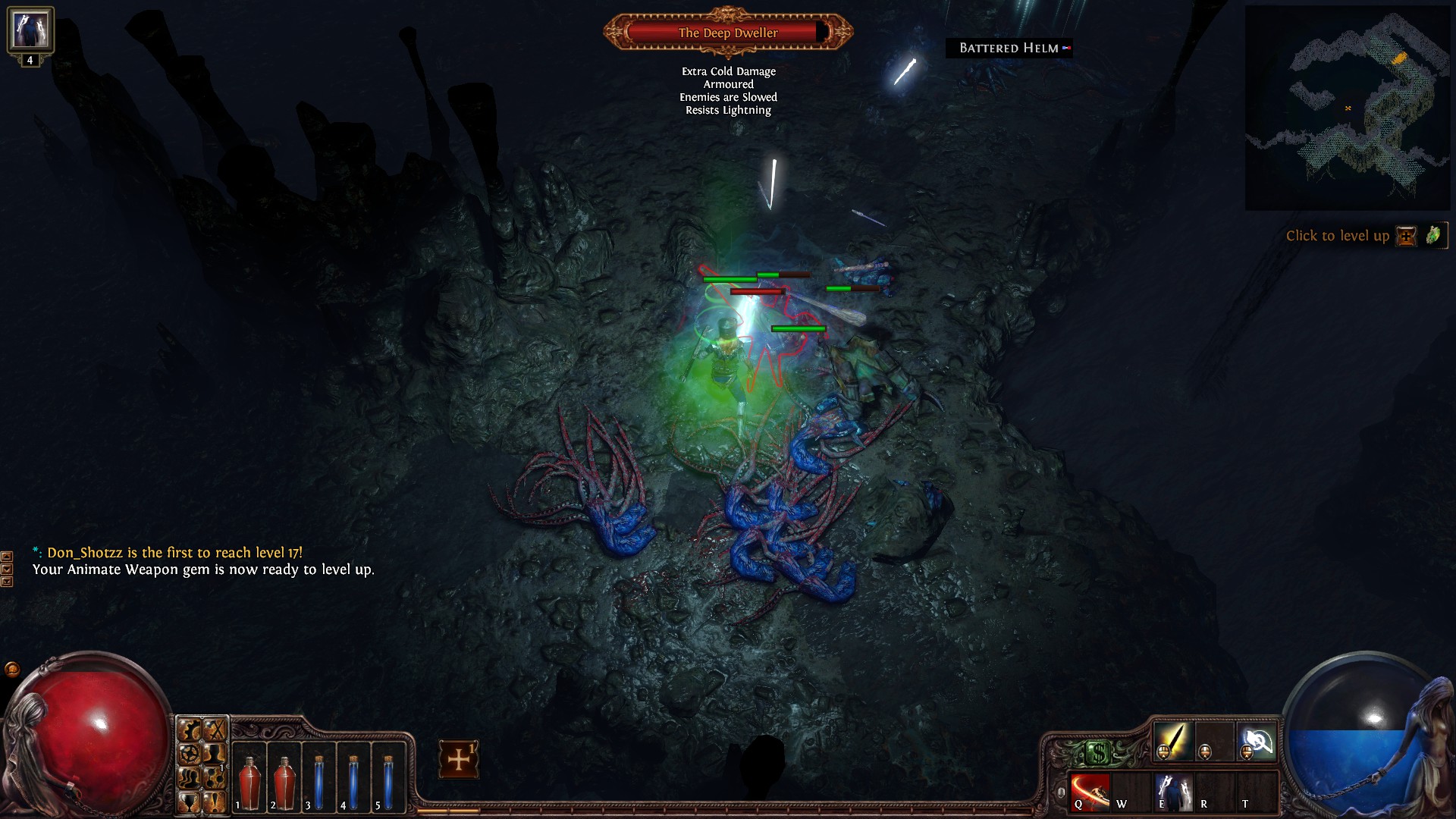Image resolution: width=1456 pixels, height=819 pixels.
Task: Select the Animate Weapon skill on E
Action: click(1172, 792)
